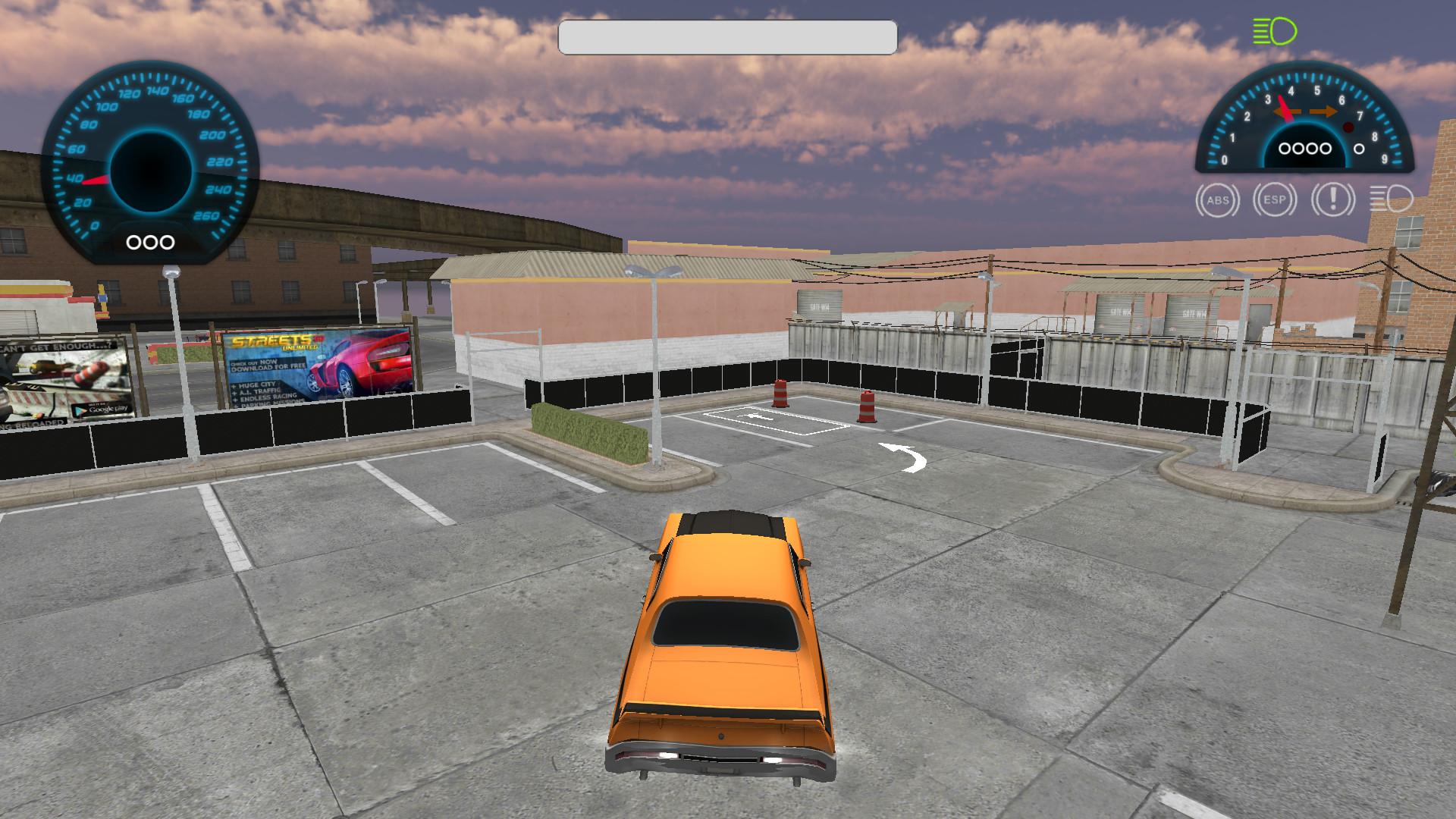The width and height of the screenshot is (1456, 819).
Task: Select the exclamation mark warning icon
Action: (1332, 200)
